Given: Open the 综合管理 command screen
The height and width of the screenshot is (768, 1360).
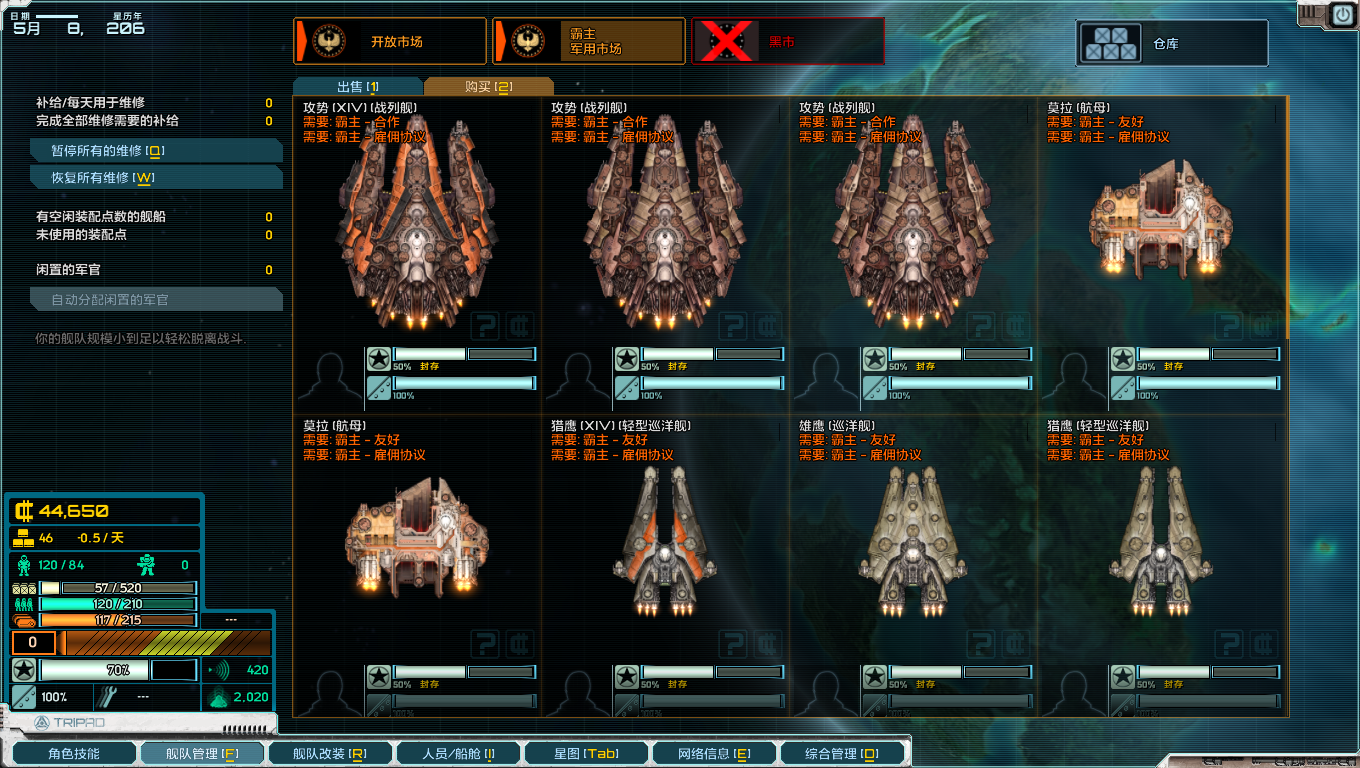Looking at the screenshot, I should point(842,753).
